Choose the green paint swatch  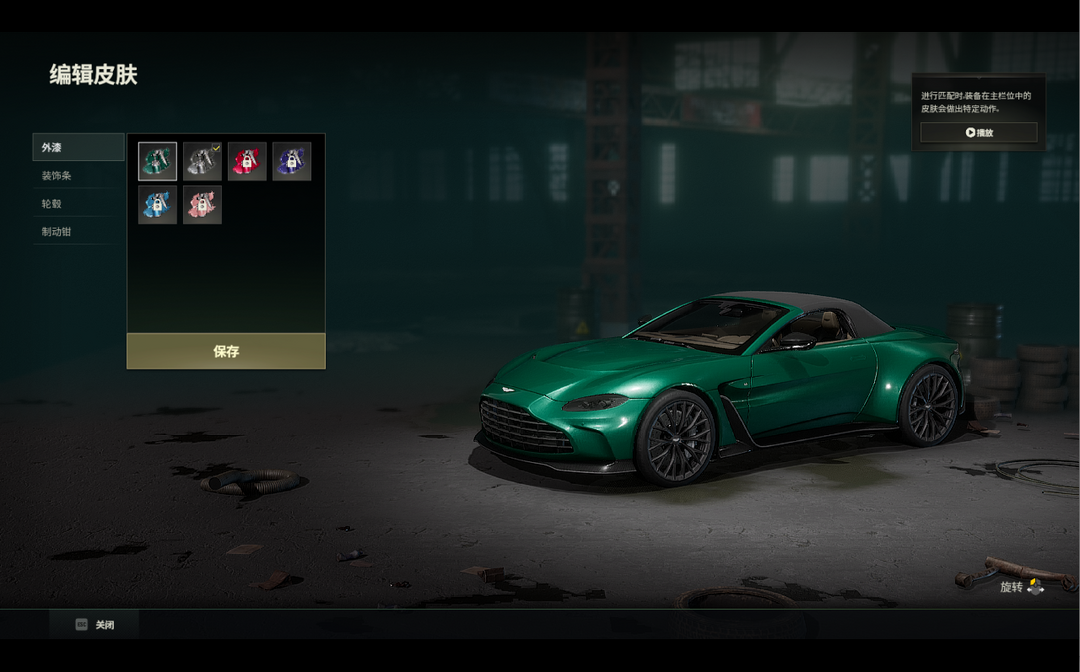point(157,161)
